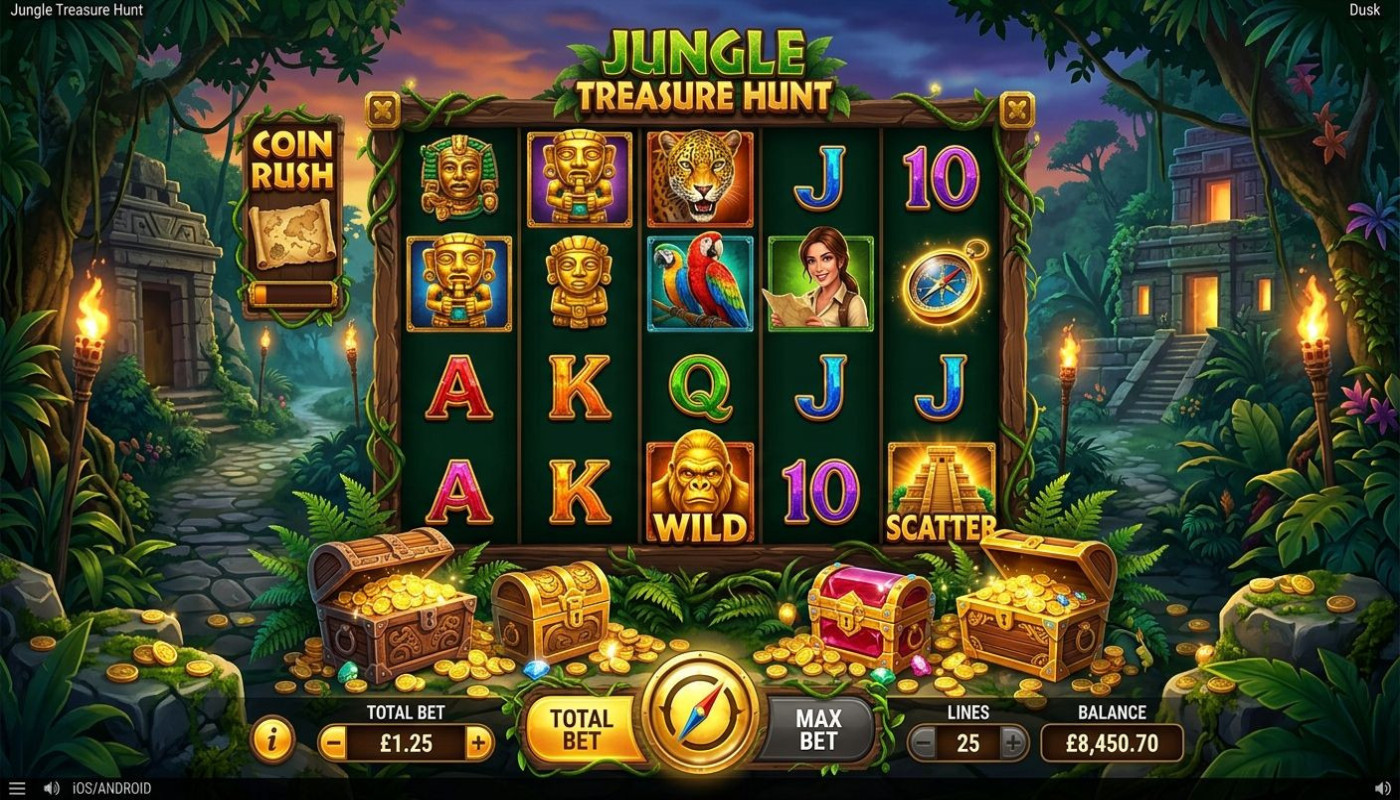Click the compass symbol on reel five
The image size is (1400, 800).
[x=938, y=283]
